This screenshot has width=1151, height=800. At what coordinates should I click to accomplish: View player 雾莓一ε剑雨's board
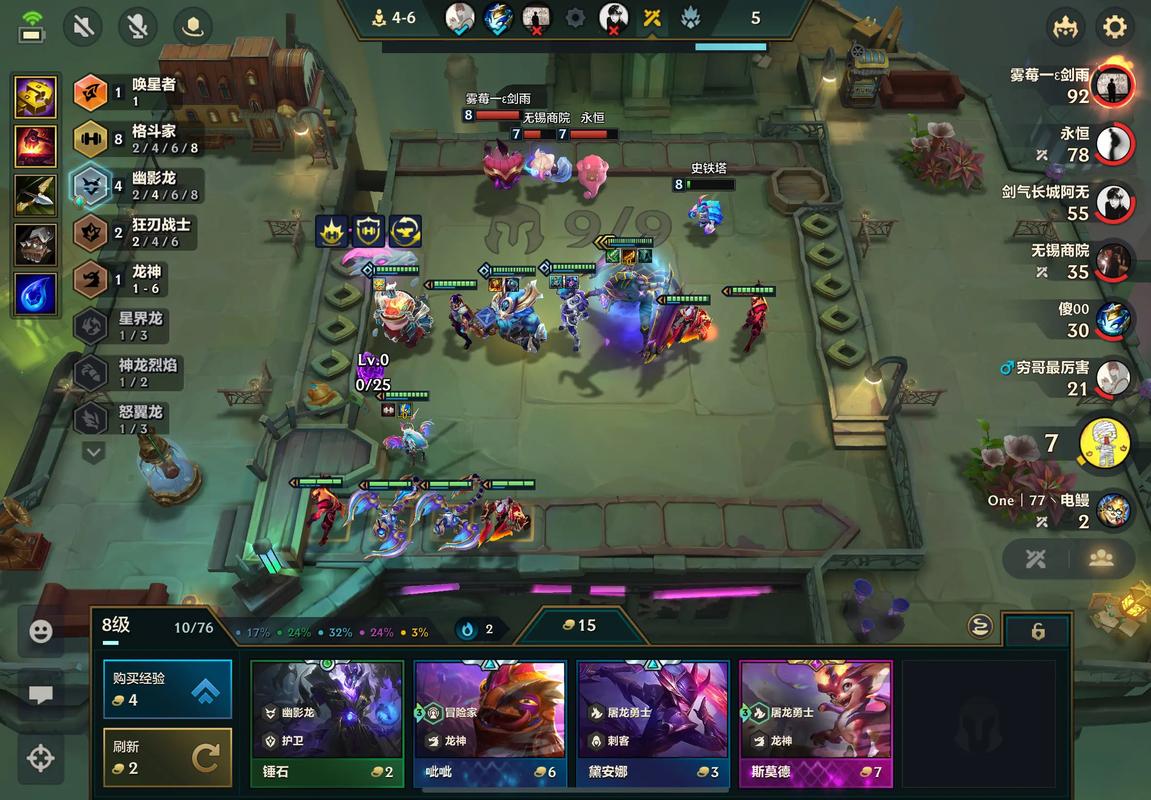1113,86
